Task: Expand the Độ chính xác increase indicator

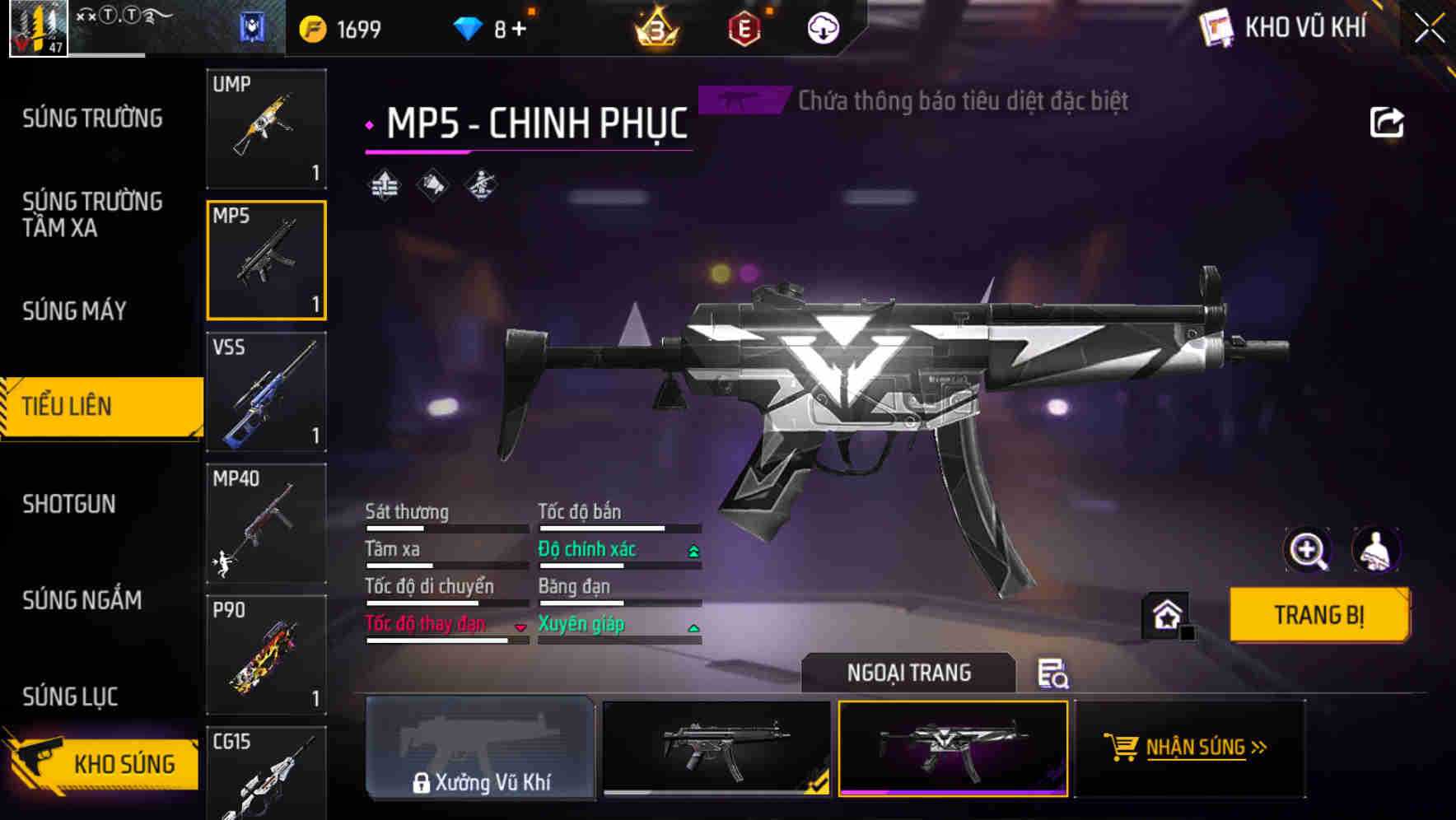Action: point(692,549)
